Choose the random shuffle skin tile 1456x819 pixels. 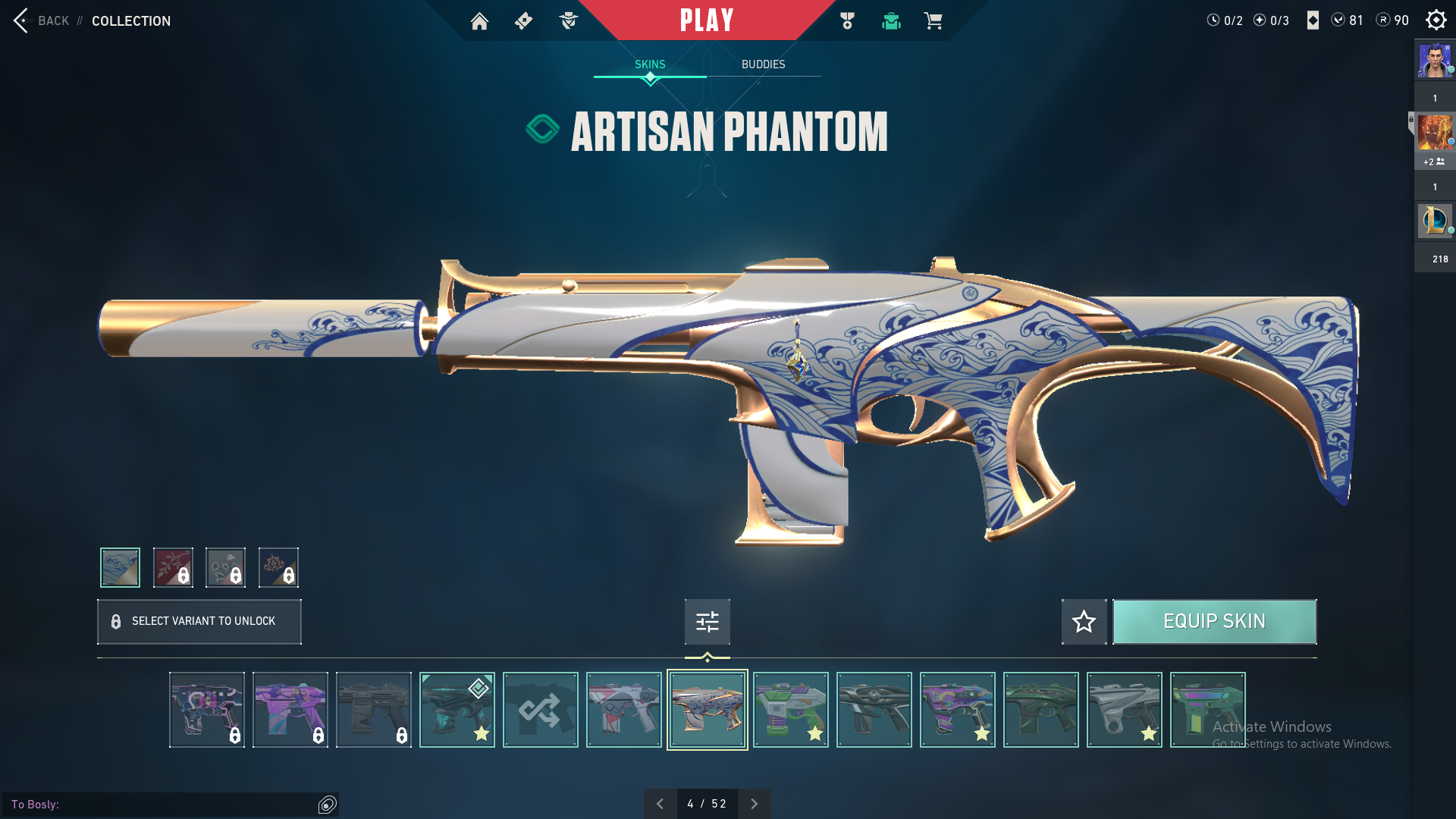coord(540,710)
